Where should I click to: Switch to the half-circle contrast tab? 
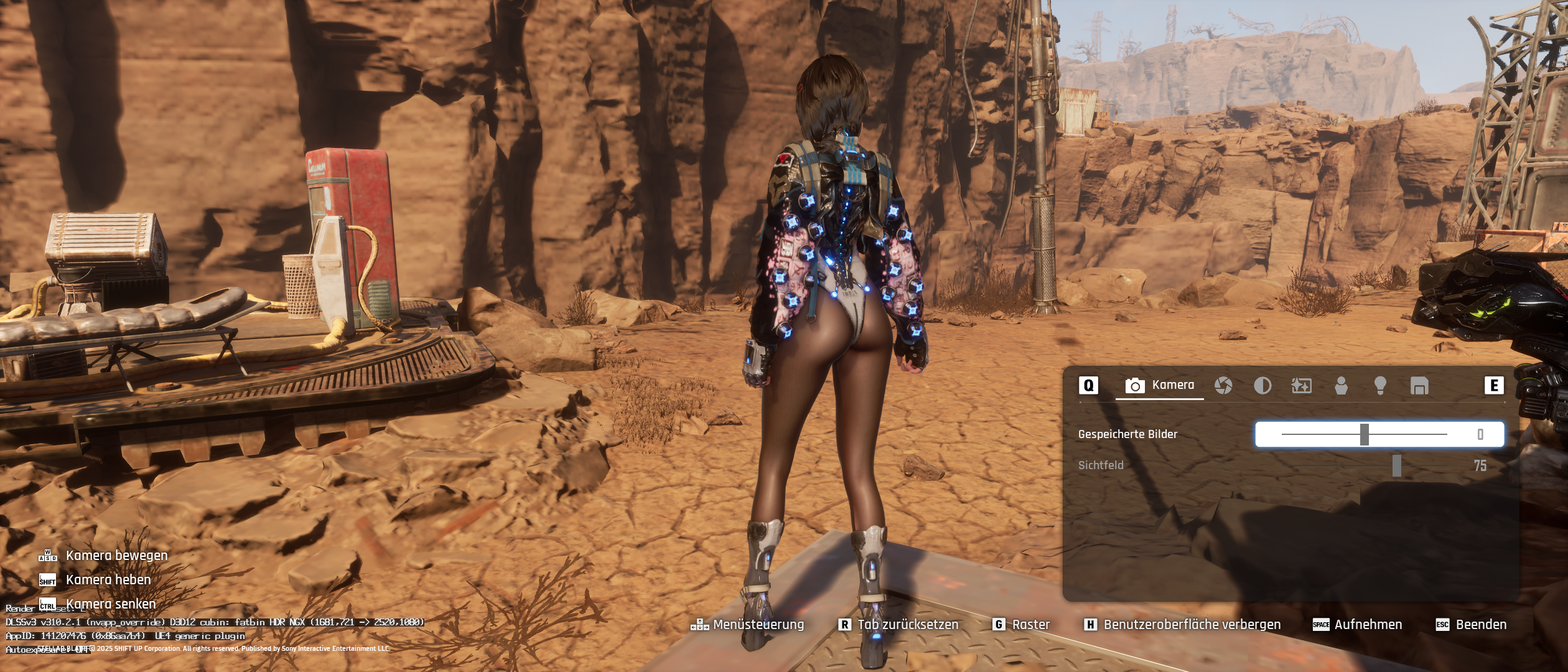[x=1262, y=386]
